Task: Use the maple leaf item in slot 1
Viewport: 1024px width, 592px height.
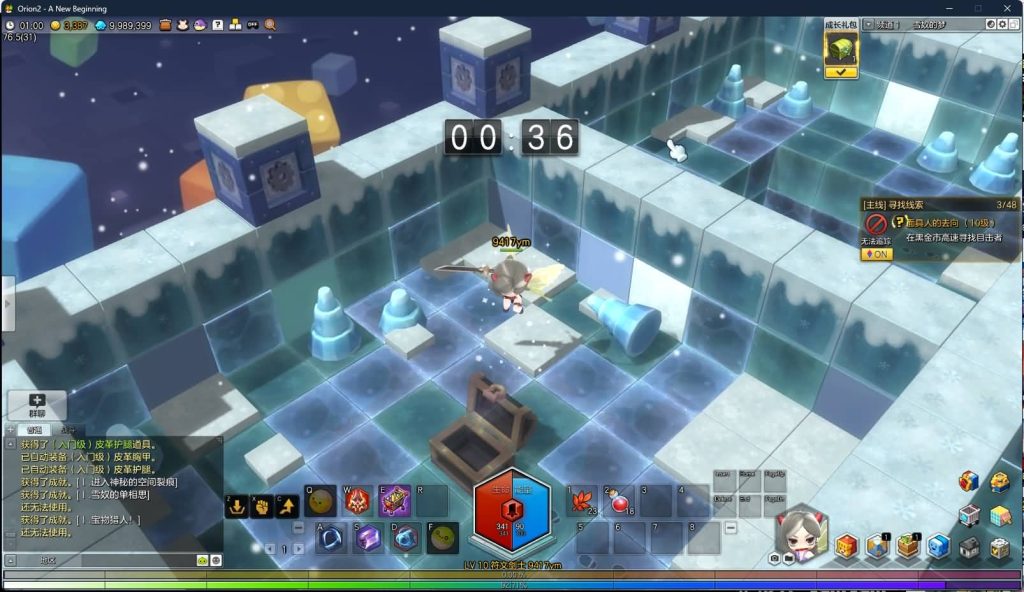Action: [x=581, y=500]
